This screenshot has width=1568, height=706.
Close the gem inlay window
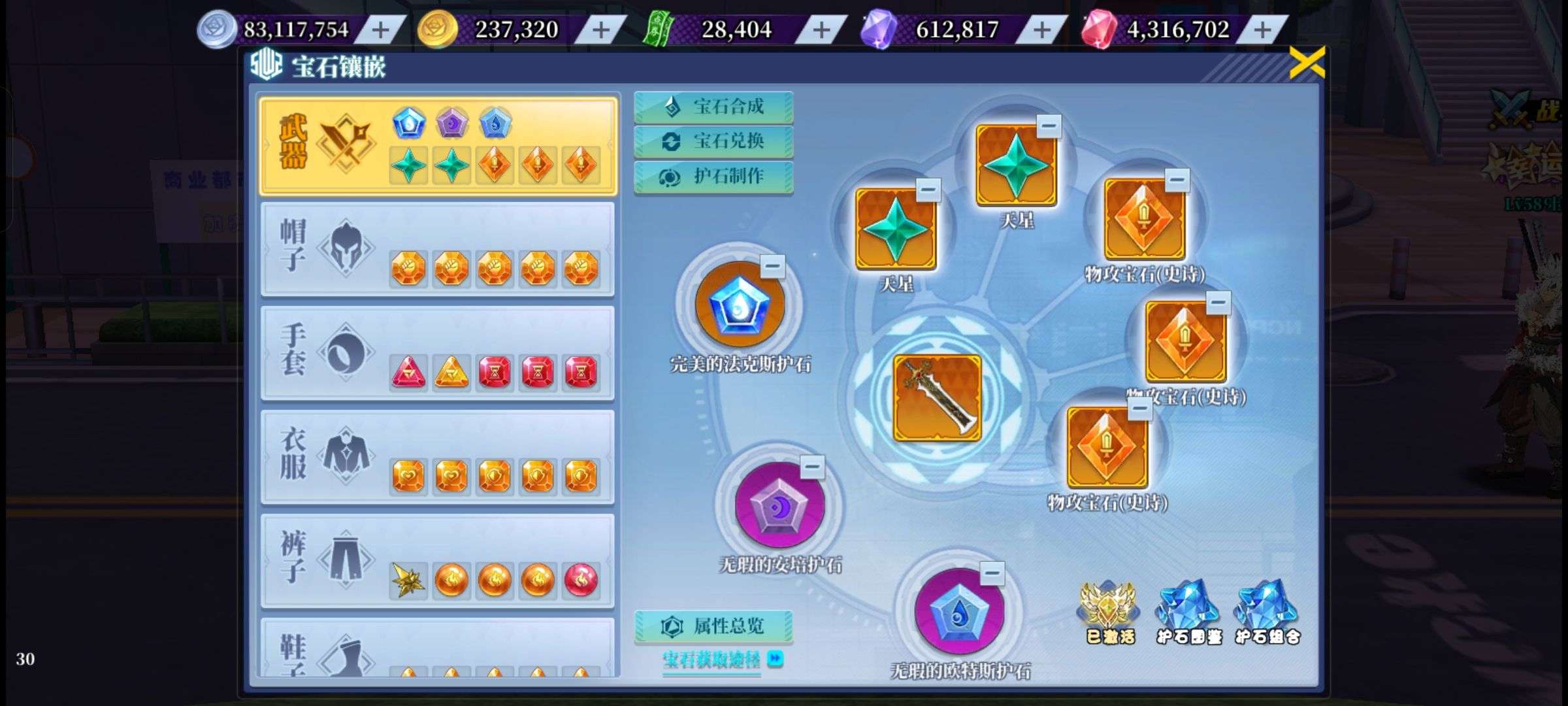click(1307, 63)
